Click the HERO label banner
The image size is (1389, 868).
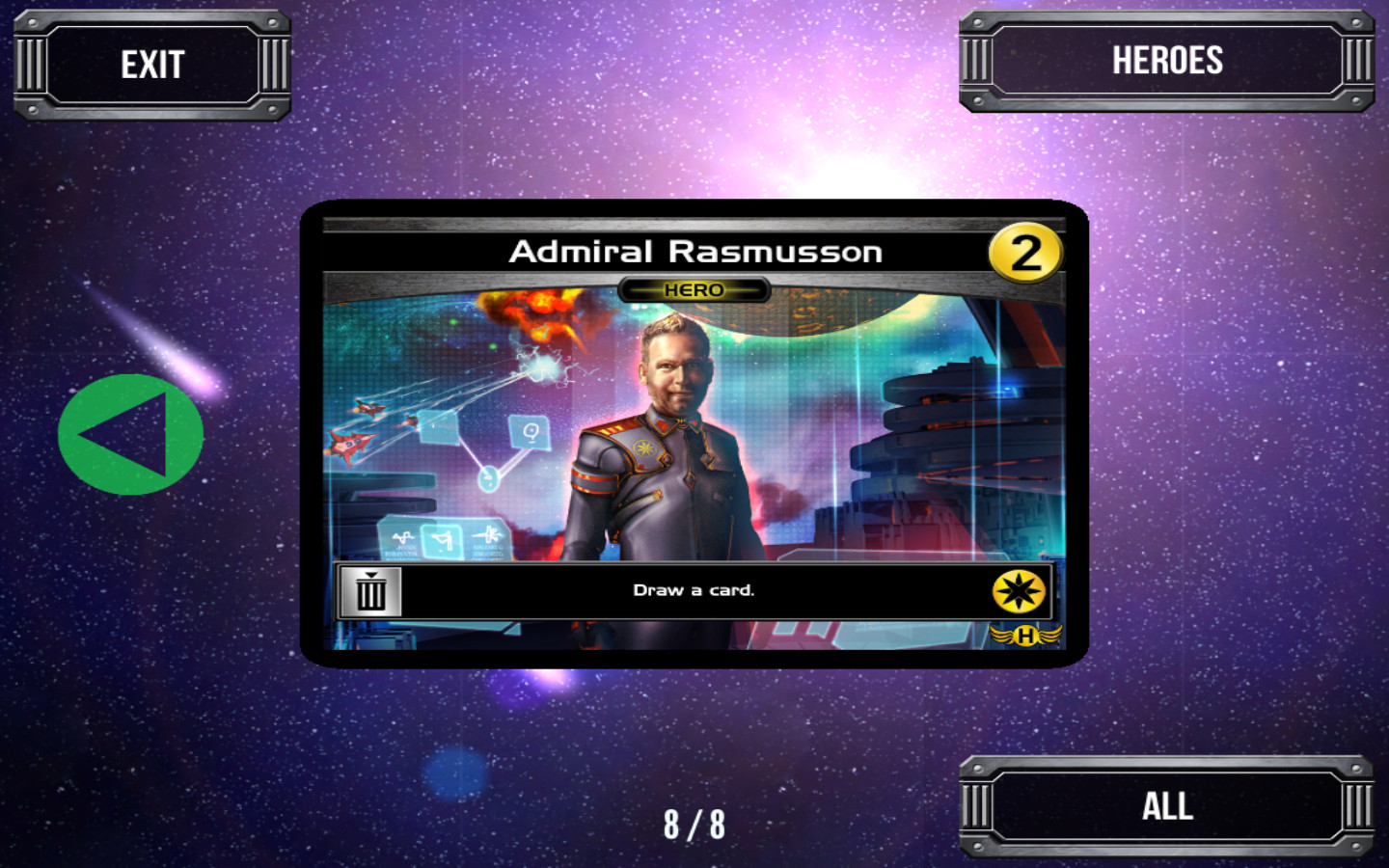pyautogui.click(x=696, y=288)
